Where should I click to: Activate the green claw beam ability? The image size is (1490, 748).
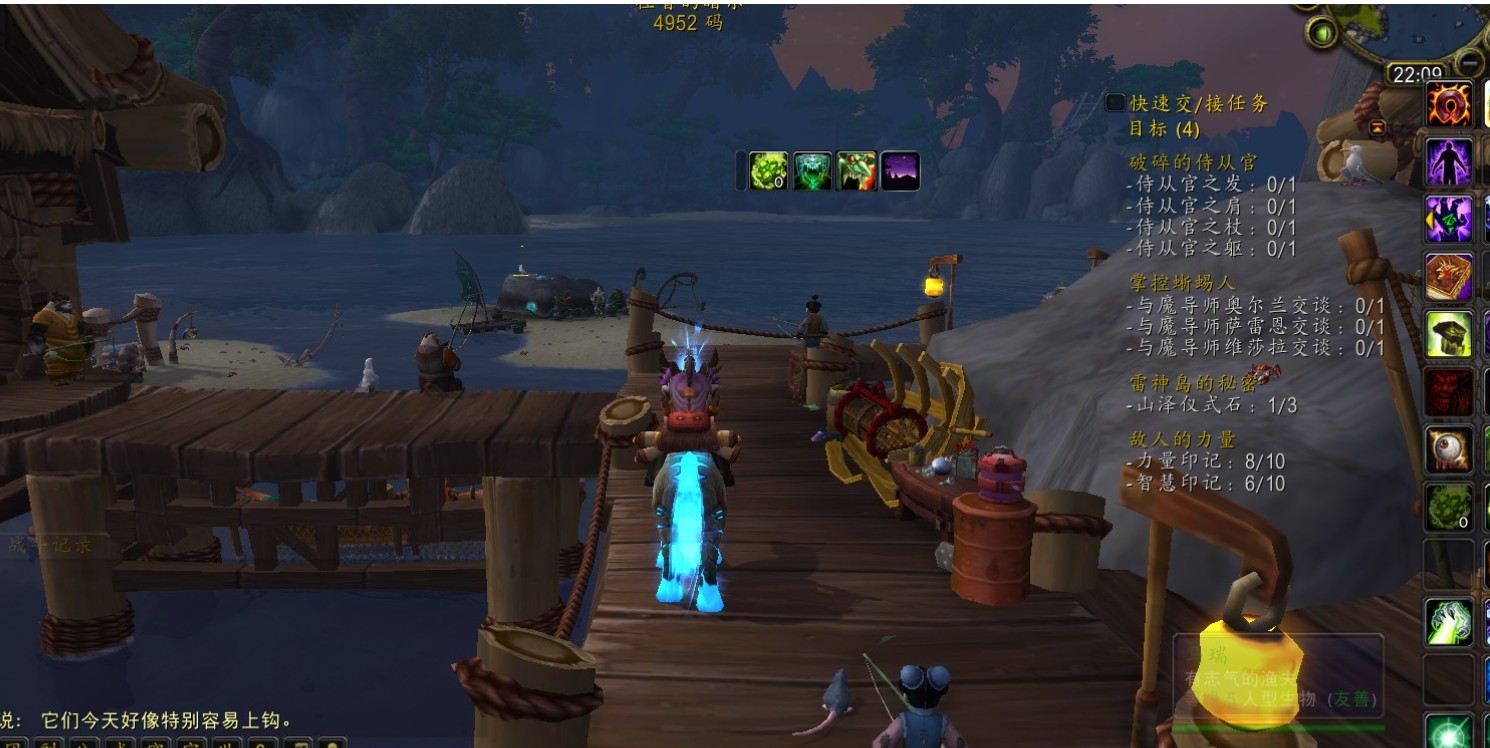tap(1449, 621)
